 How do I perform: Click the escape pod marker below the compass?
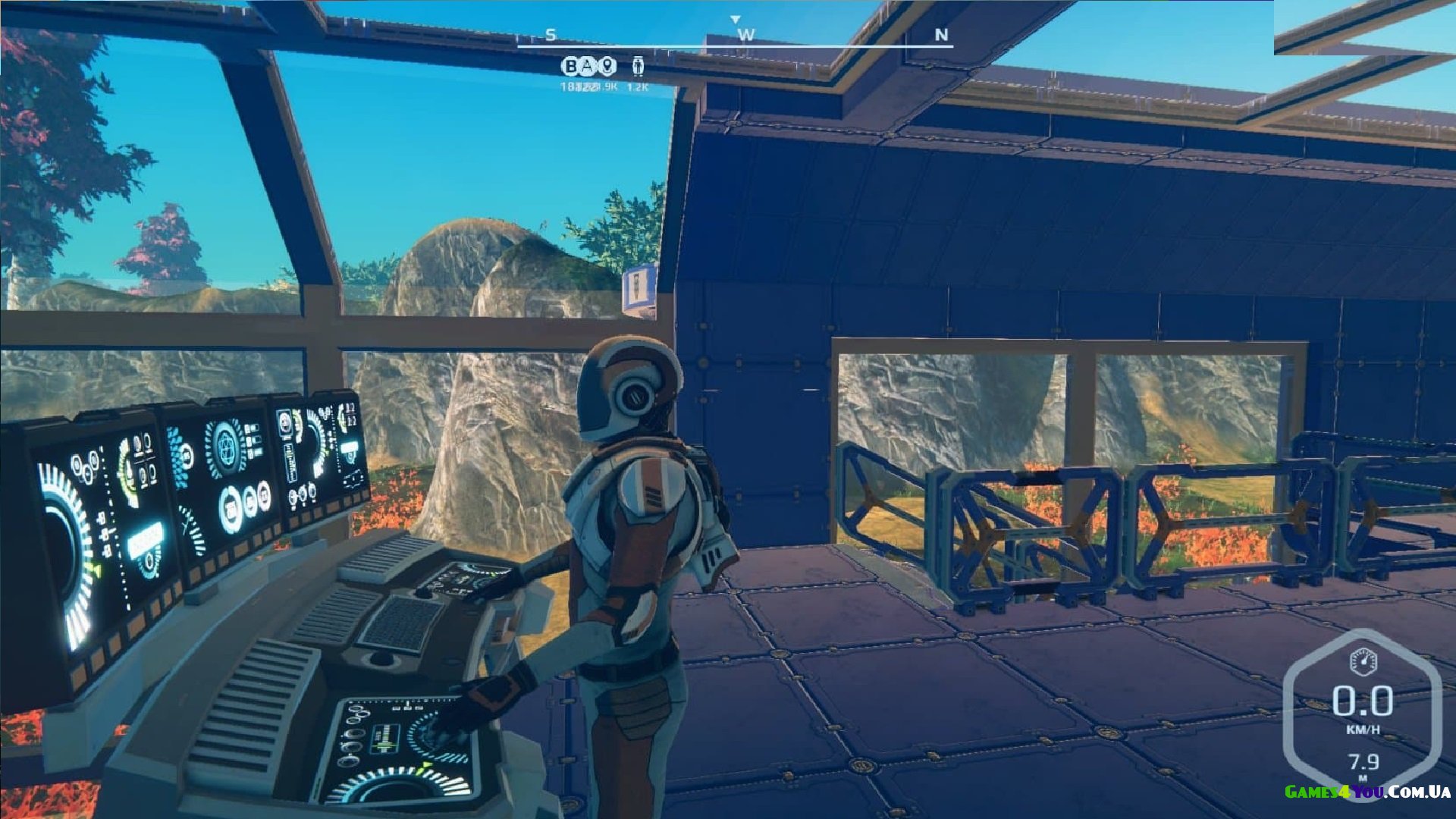click(638, 67)
